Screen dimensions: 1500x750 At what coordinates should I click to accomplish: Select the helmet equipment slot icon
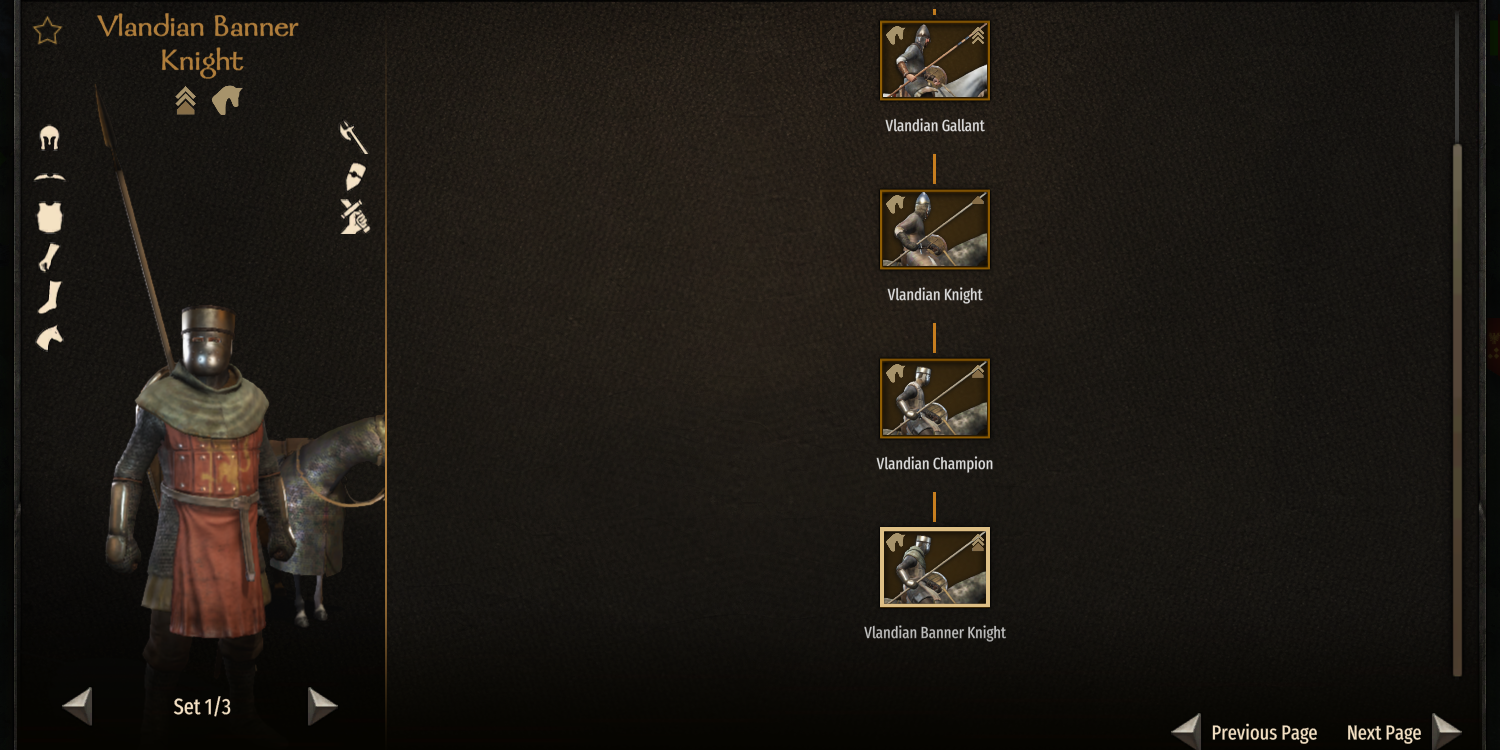click(x=47, y=138)
